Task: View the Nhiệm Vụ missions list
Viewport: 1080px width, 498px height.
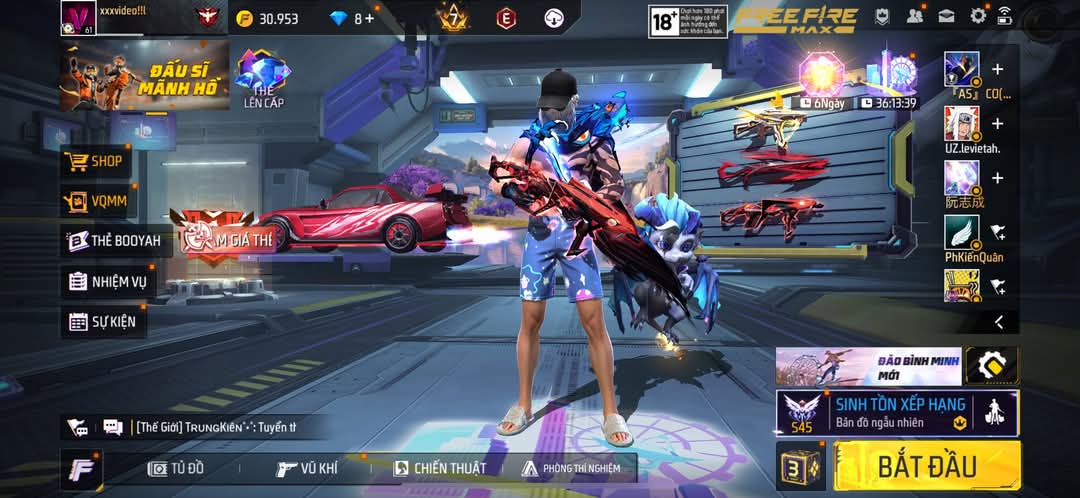Action: click(108, 282)
